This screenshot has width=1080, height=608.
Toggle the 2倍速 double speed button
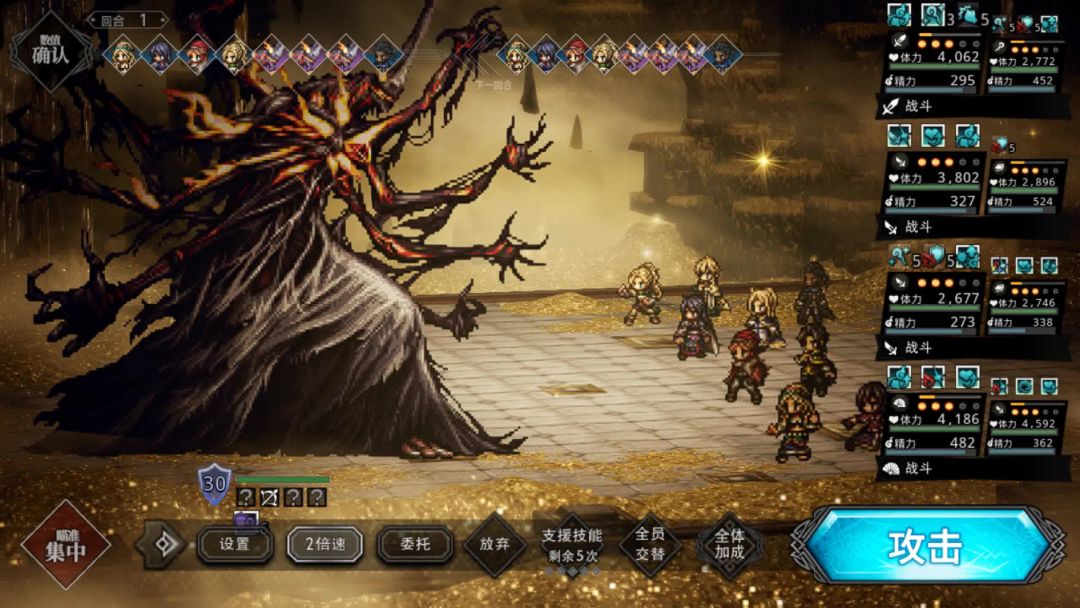[324, 545]
